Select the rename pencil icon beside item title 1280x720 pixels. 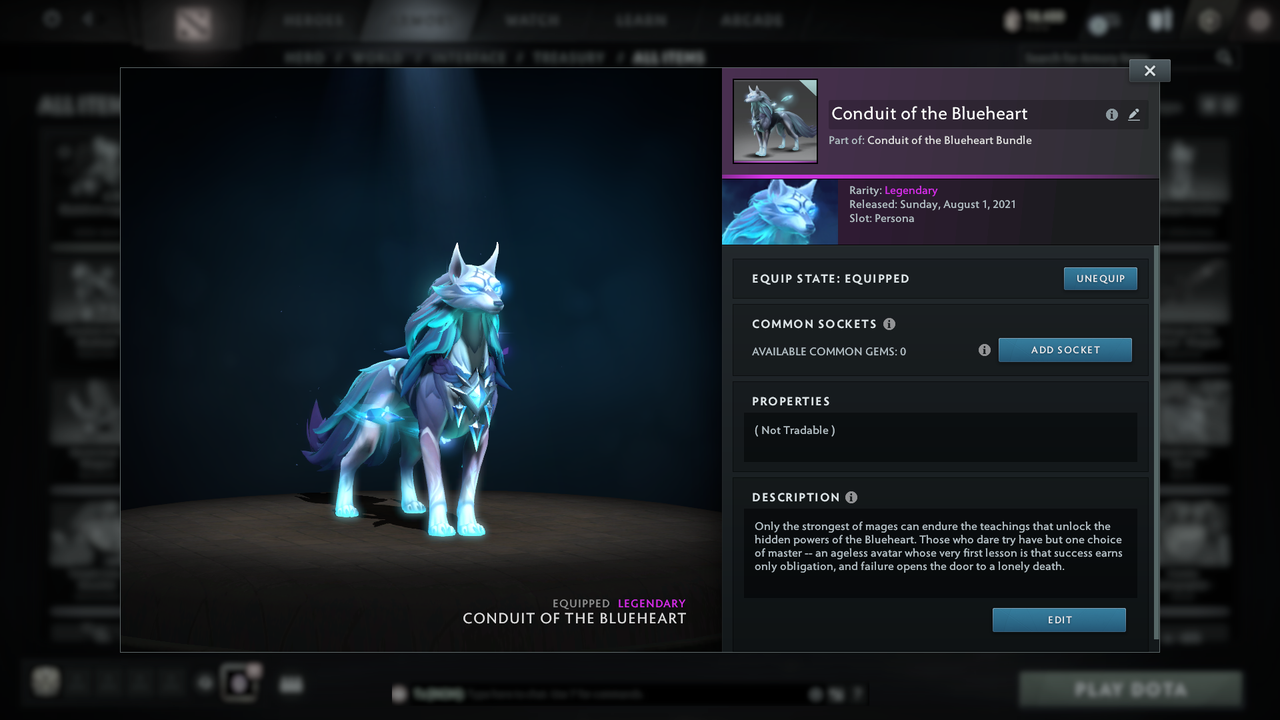point(1134,114)
